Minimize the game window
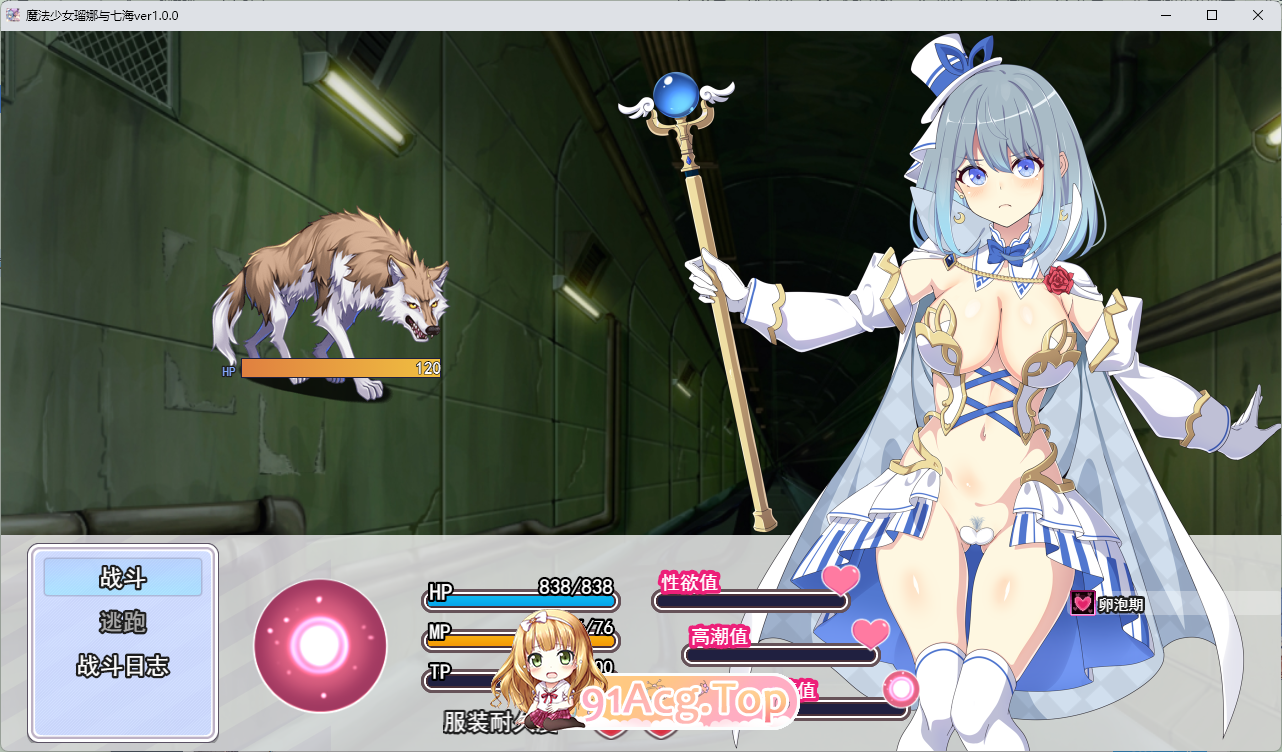The image size is (1282, 752). tap(1166, 15)
